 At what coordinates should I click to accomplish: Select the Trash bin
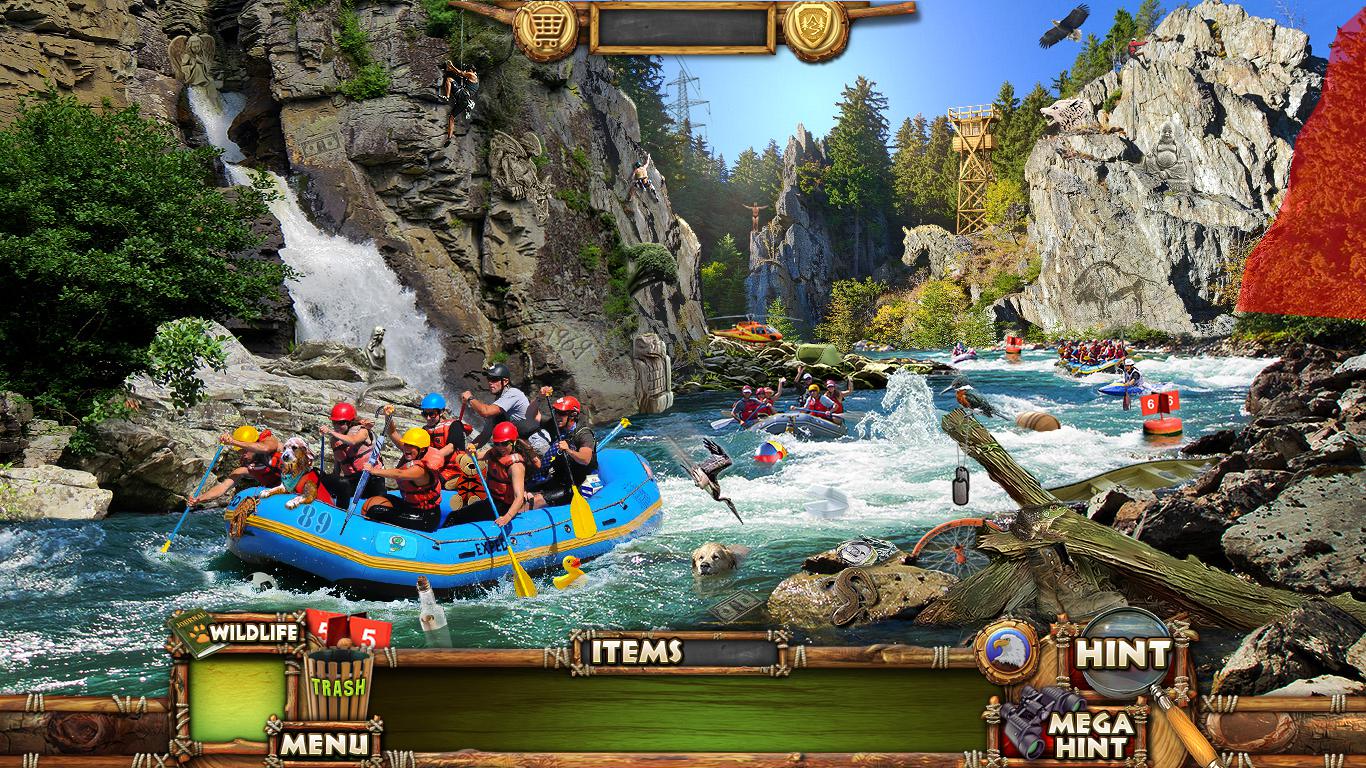[x=338, y=685]
